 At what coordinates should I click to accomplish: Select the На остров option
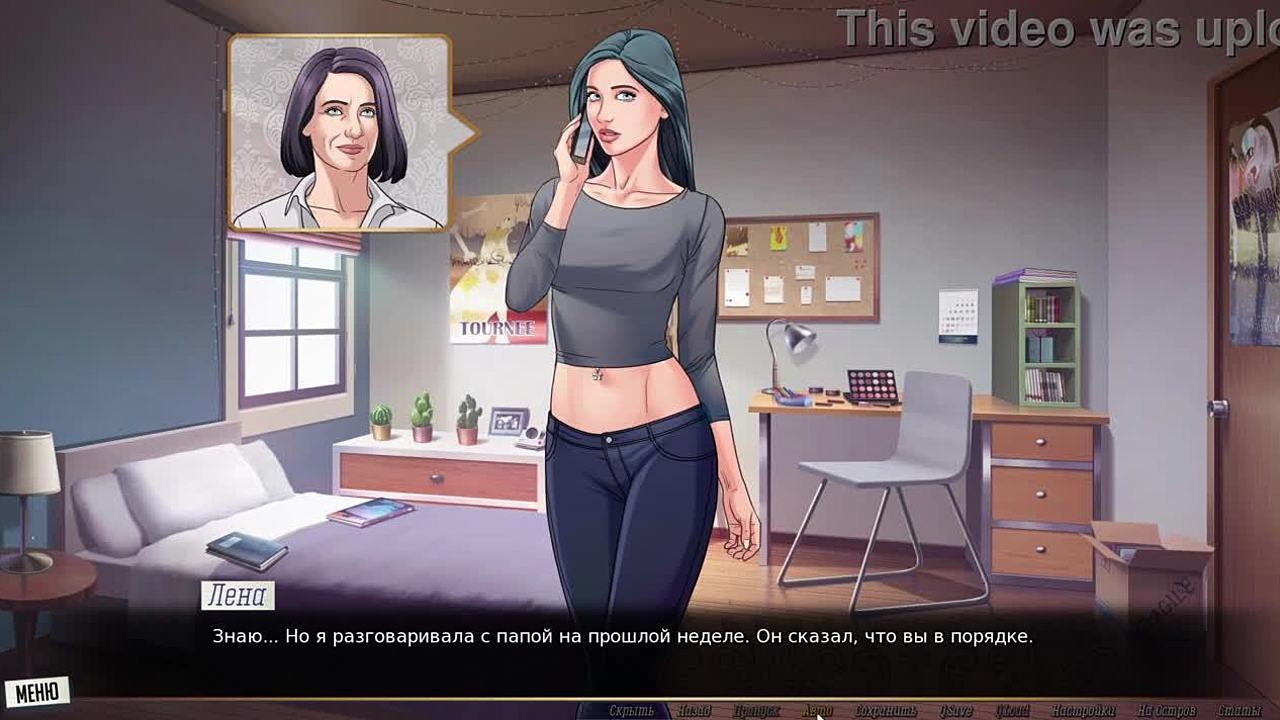(1166, 711)
